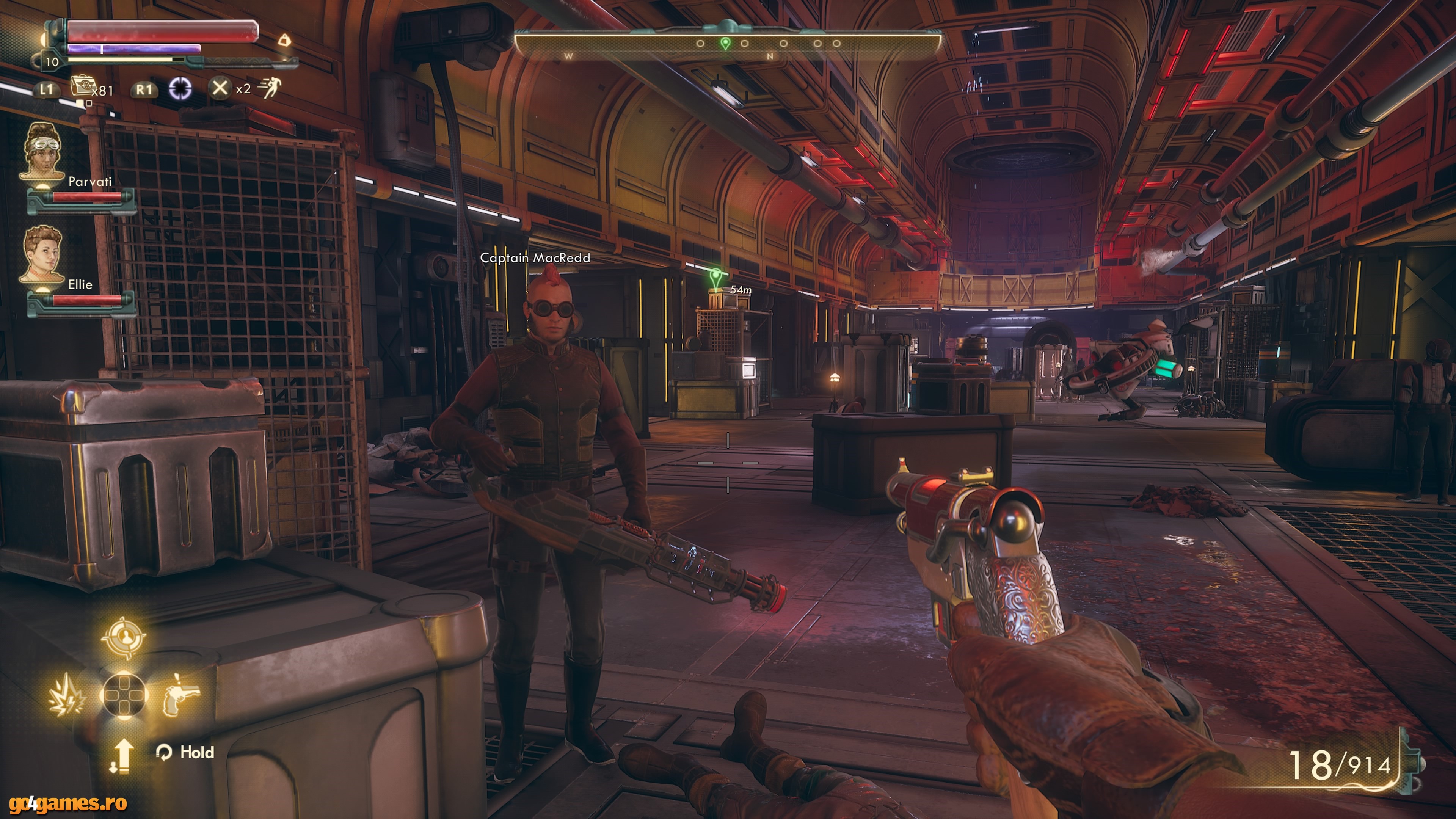Choose the companion attack target command
The height and width of the screenshot is (819, 1456).
point(123,637)
